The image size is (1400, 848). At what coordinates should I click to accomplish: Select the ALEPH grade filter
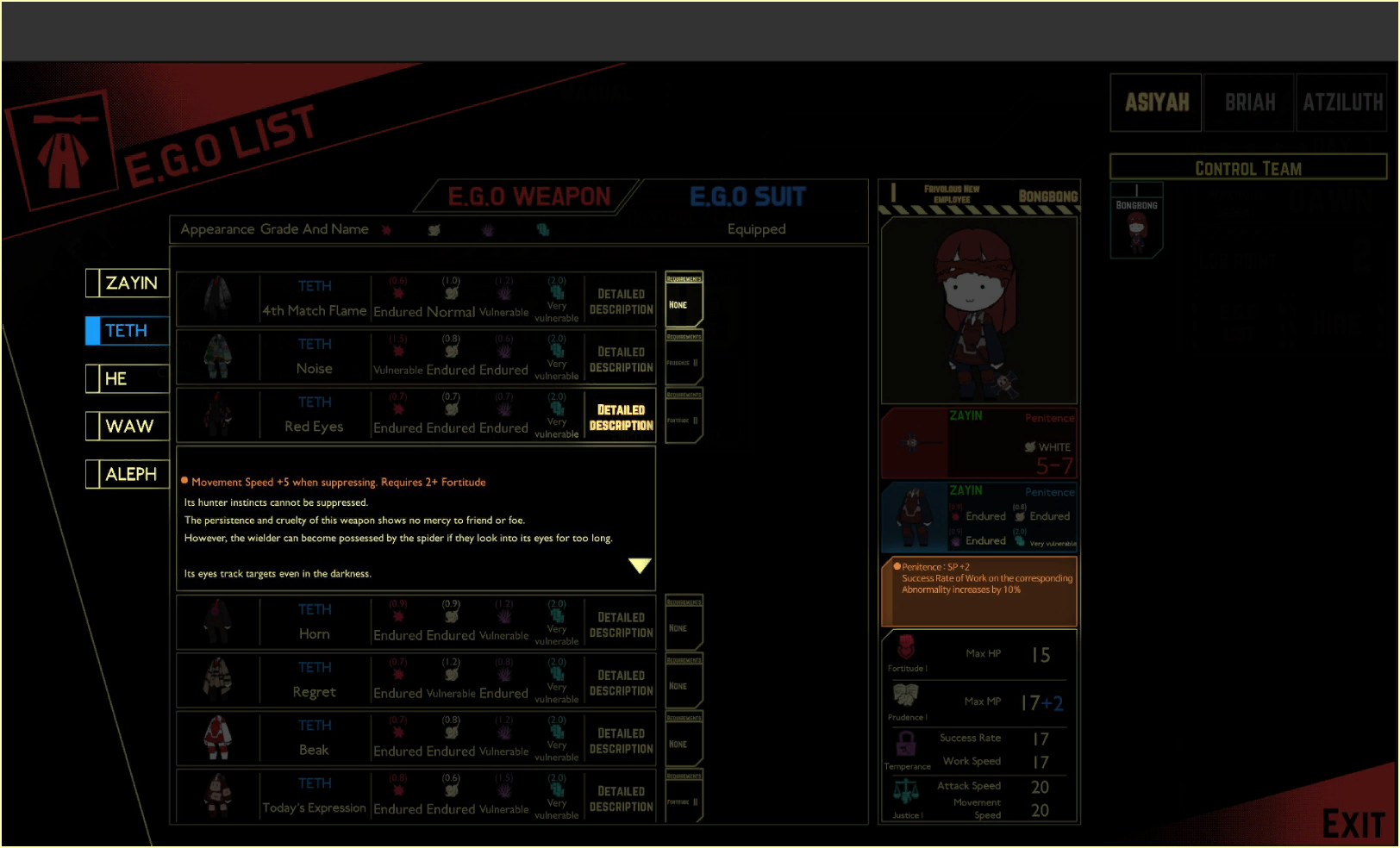tap(130, 473)
